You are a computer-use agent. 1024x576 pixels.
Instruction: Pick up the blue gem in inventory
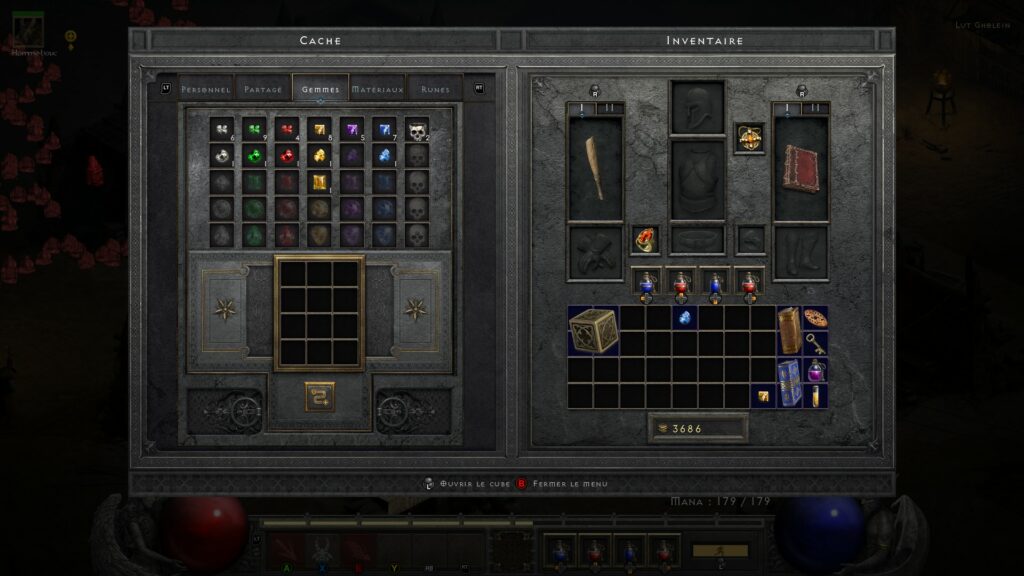(x=686, y=317)
